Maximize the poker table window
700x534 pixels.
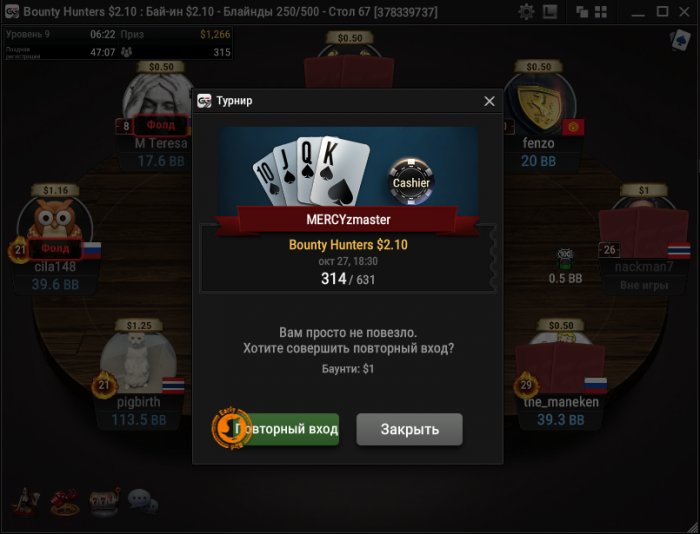click(662, 12)
